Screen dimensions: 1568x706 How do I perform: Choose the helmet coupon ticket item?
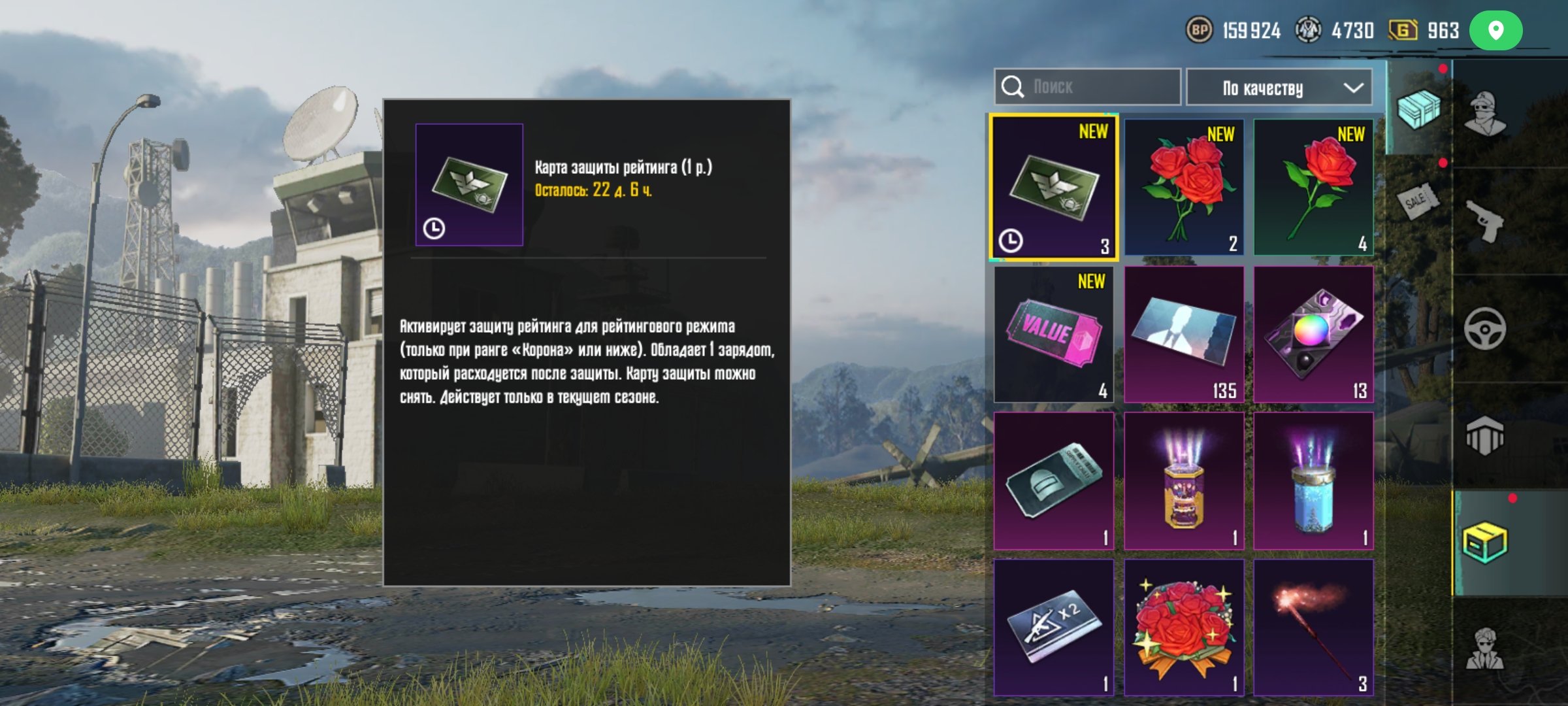tap(1054, 481)
